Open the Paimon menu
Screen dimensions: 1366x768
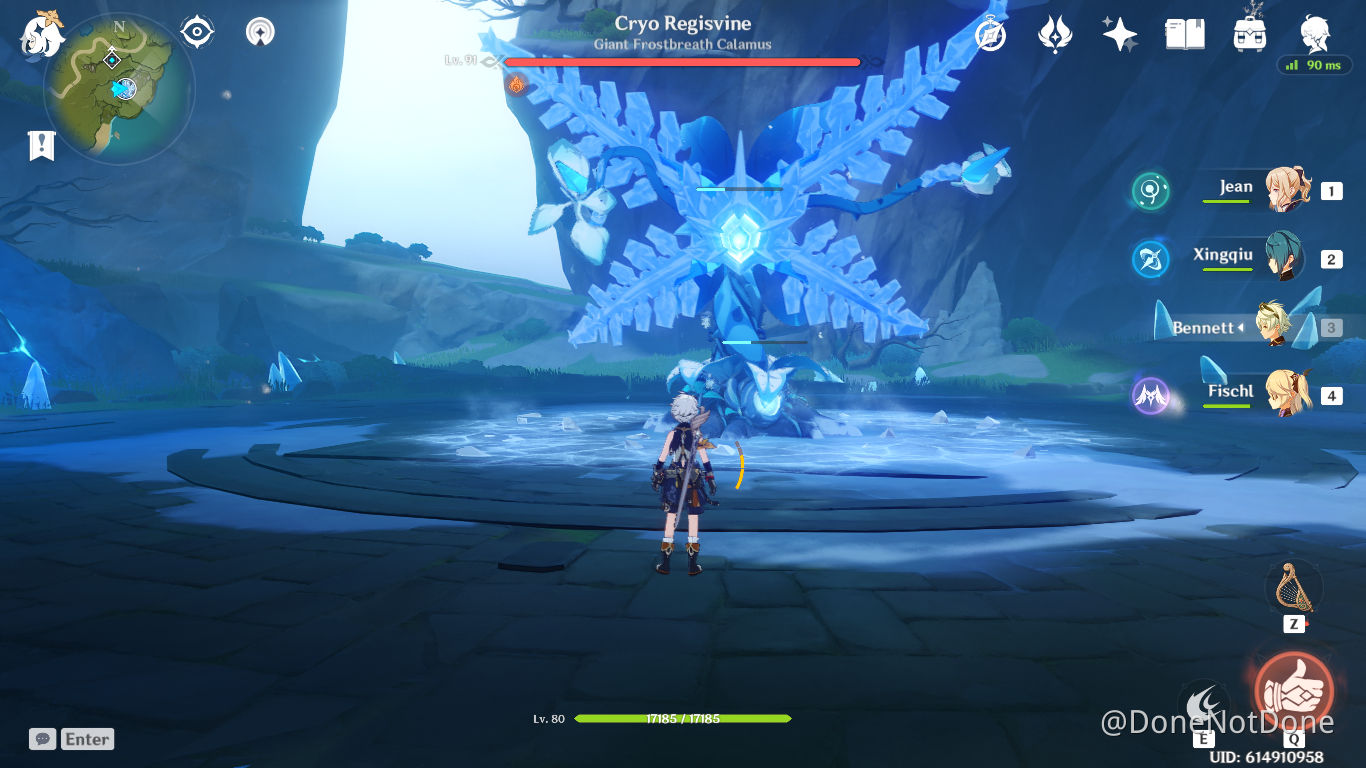40,30
